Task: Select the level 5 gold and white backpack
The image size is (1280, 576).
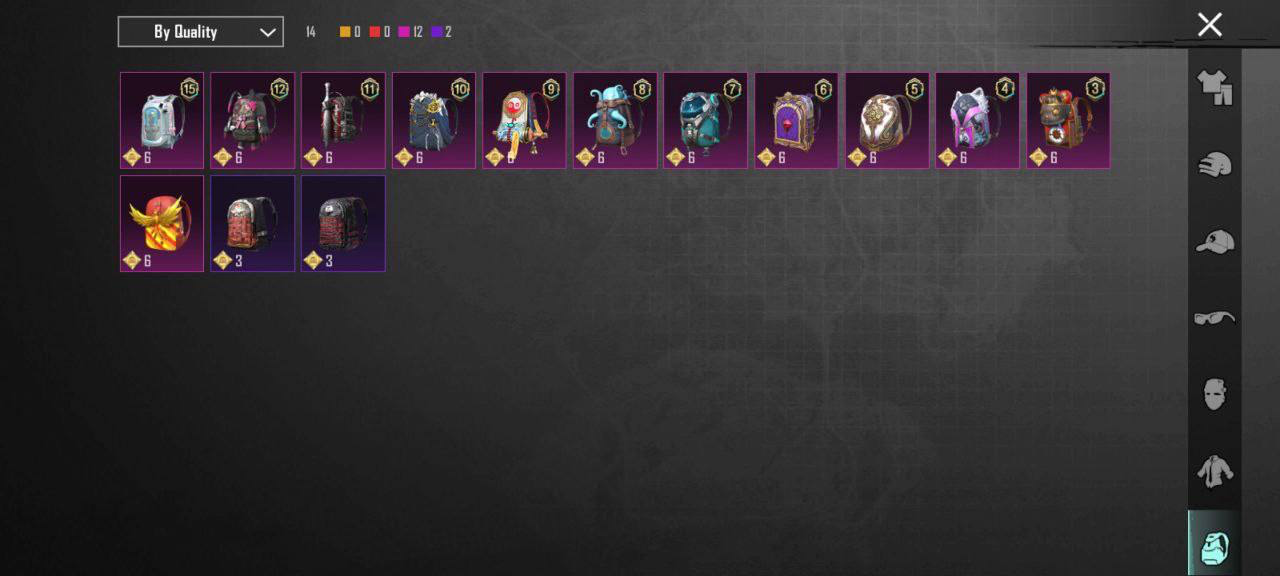Action: click(887, 120)
